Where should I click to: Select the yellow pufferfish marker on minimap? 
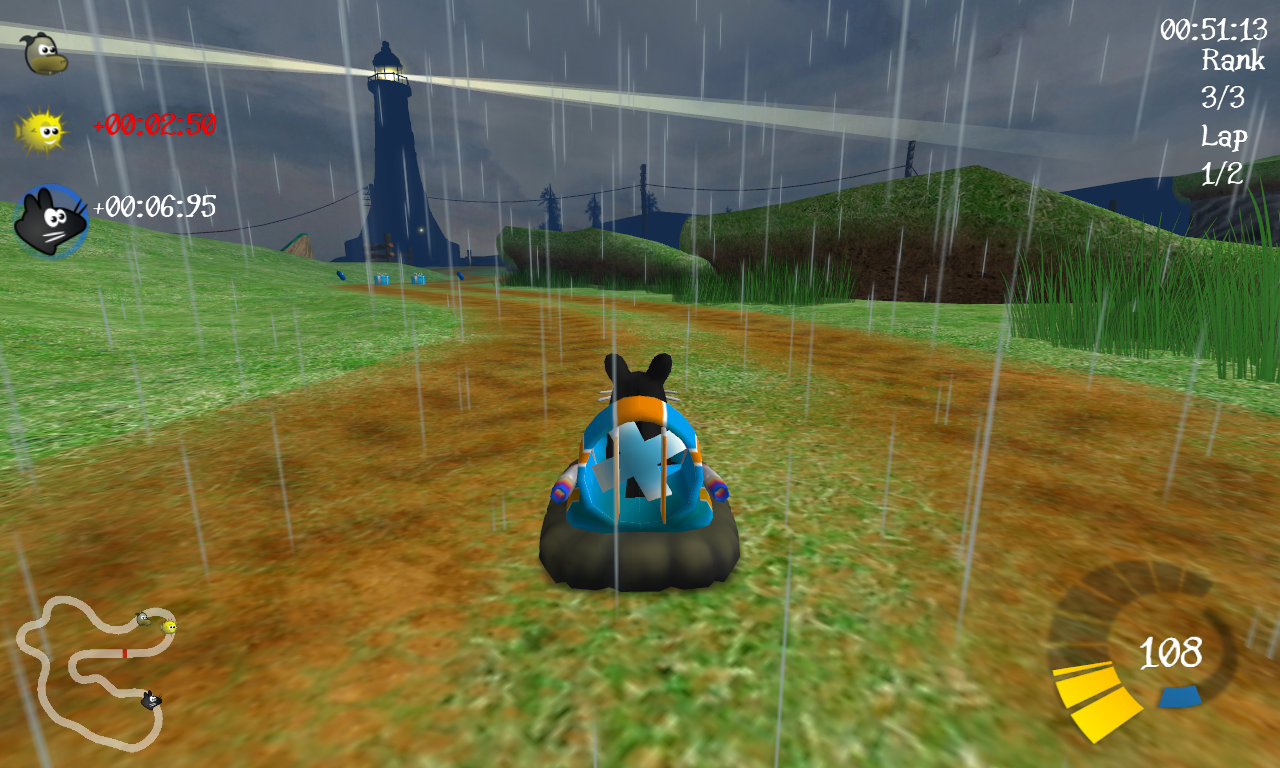pos(169,627)
